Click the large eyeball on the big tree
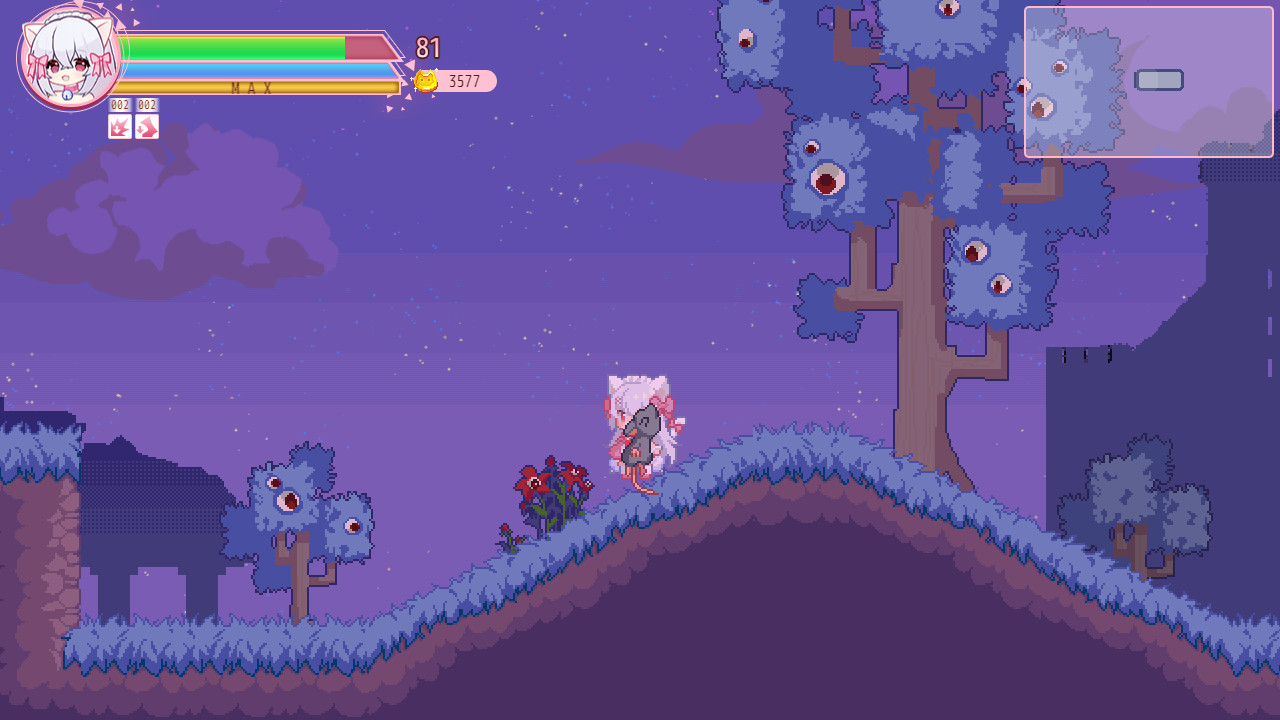Image resolution: width=1280 pixels, height=720 pixels. 830,178
